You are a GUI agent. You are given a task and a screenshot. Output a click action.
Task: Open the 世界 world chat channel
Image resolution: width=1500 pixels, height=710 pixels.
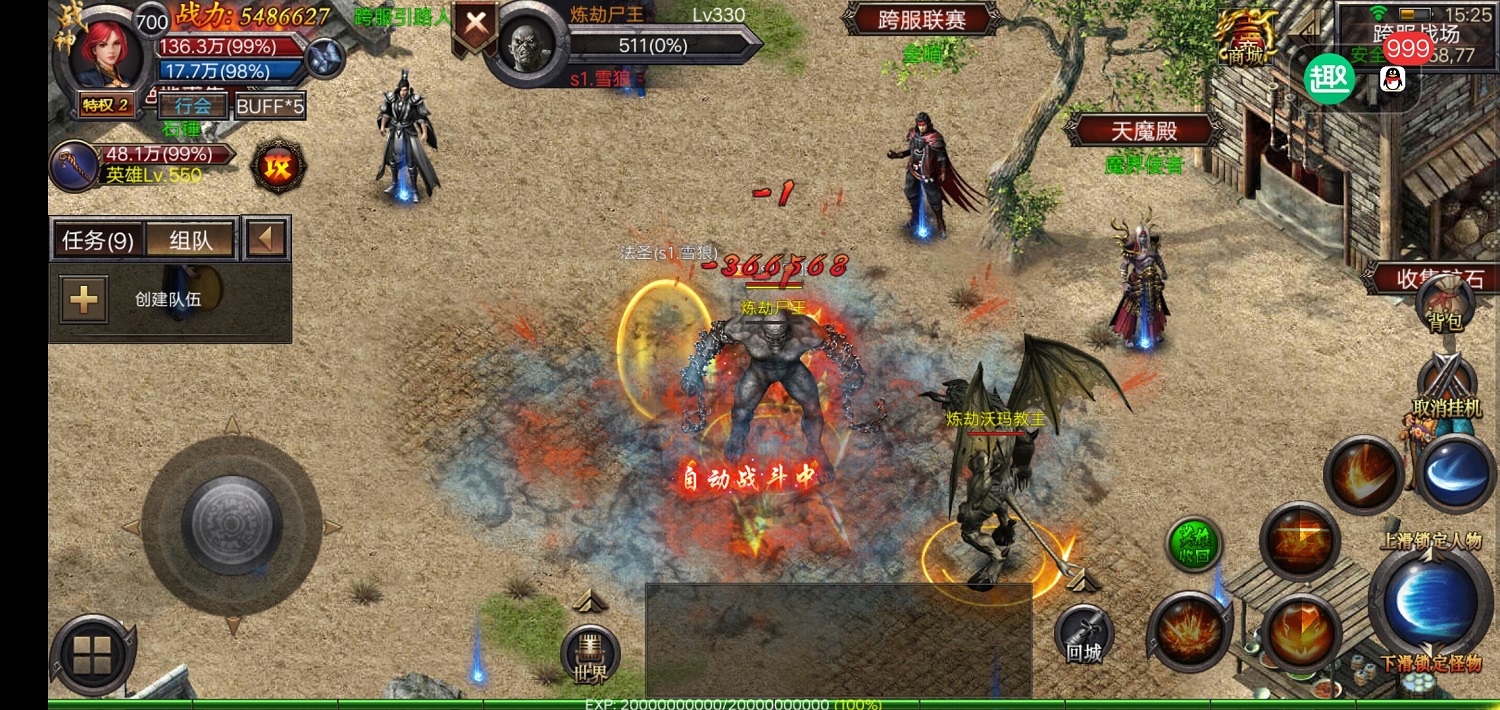pyautogui.click(x=591, y=656)
